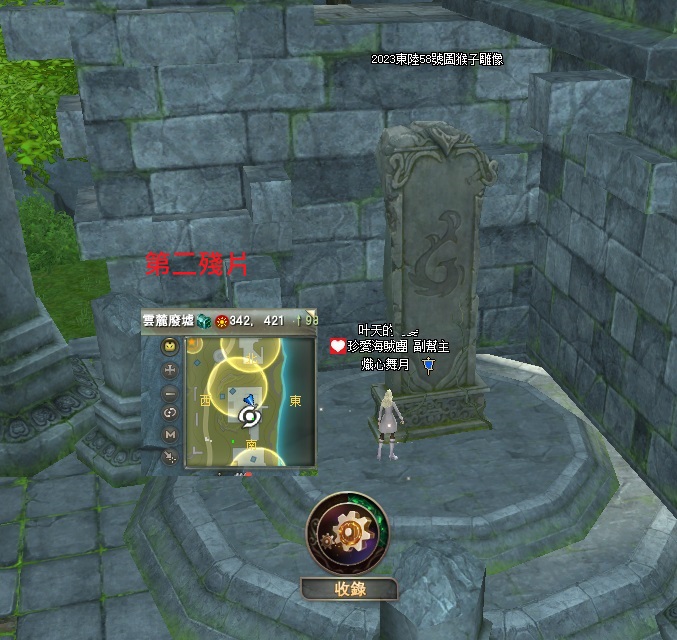Zoom out the minimap with minus button
This screenshot has height=640, width=677.
170,391
